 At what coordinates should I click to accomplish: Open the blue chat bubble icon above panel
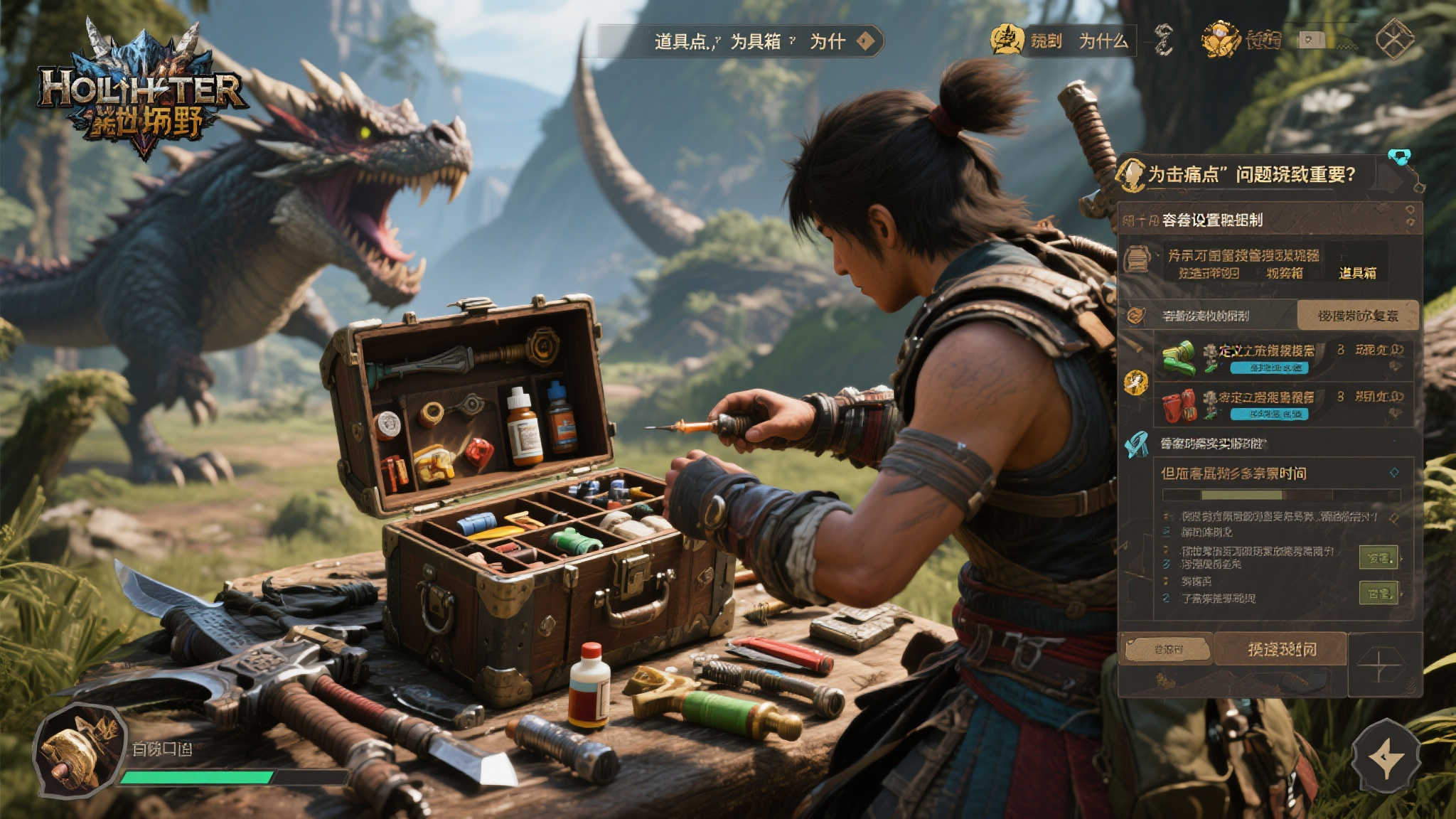point(1399,157)
